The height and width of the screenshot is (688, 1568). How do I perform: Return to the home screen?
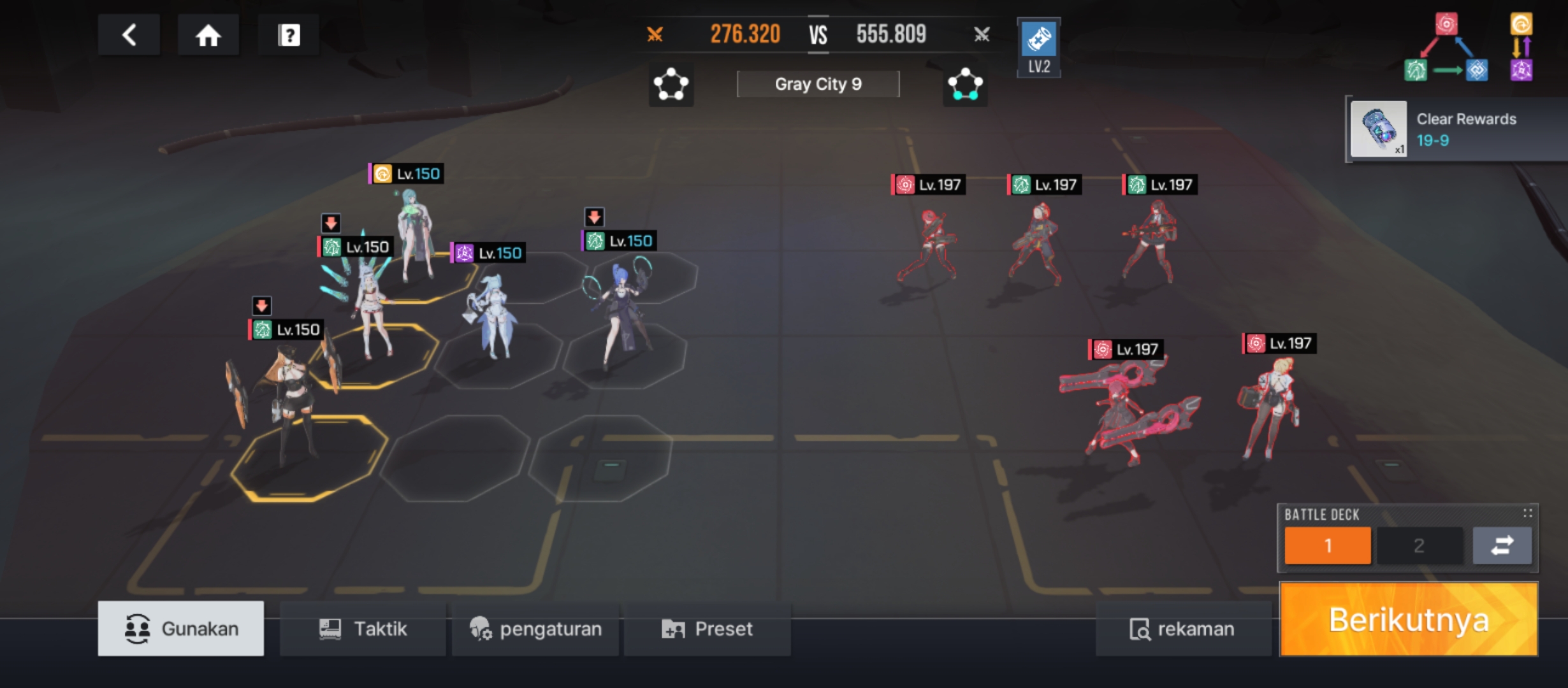coord(208,35)
